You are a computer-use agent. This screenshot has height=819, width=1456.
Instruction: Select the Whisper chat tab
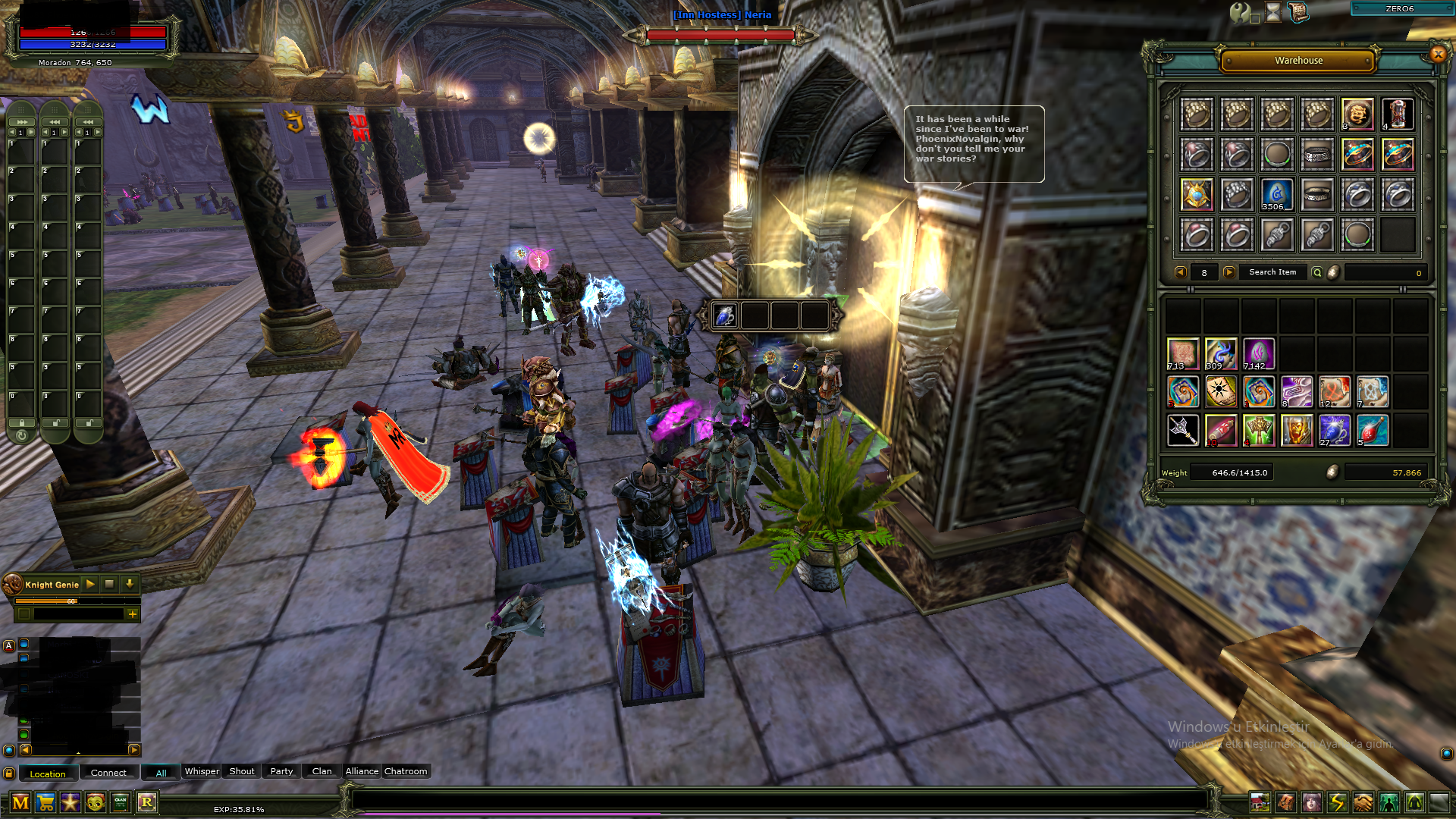(202, 771)
